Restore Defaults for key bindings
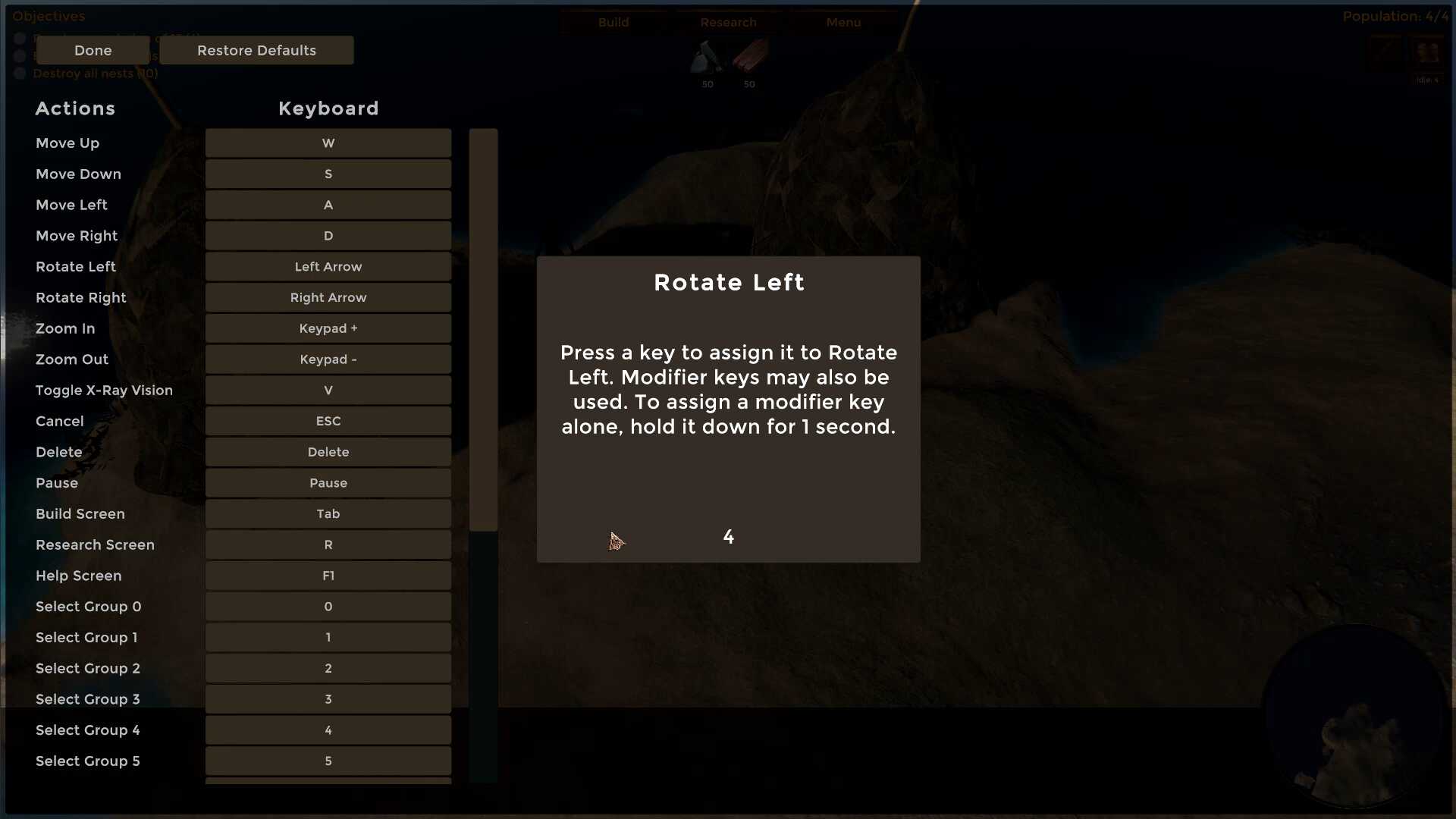This screenshot has height=819, width=1456. coord(256,50)
